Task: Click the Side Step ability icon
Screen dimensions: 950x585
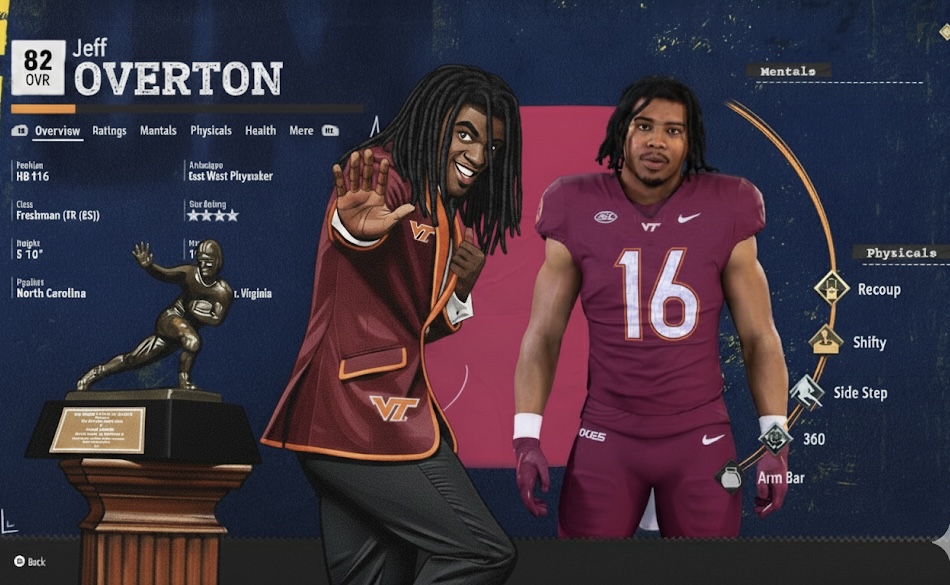Action: coord(806,390)
